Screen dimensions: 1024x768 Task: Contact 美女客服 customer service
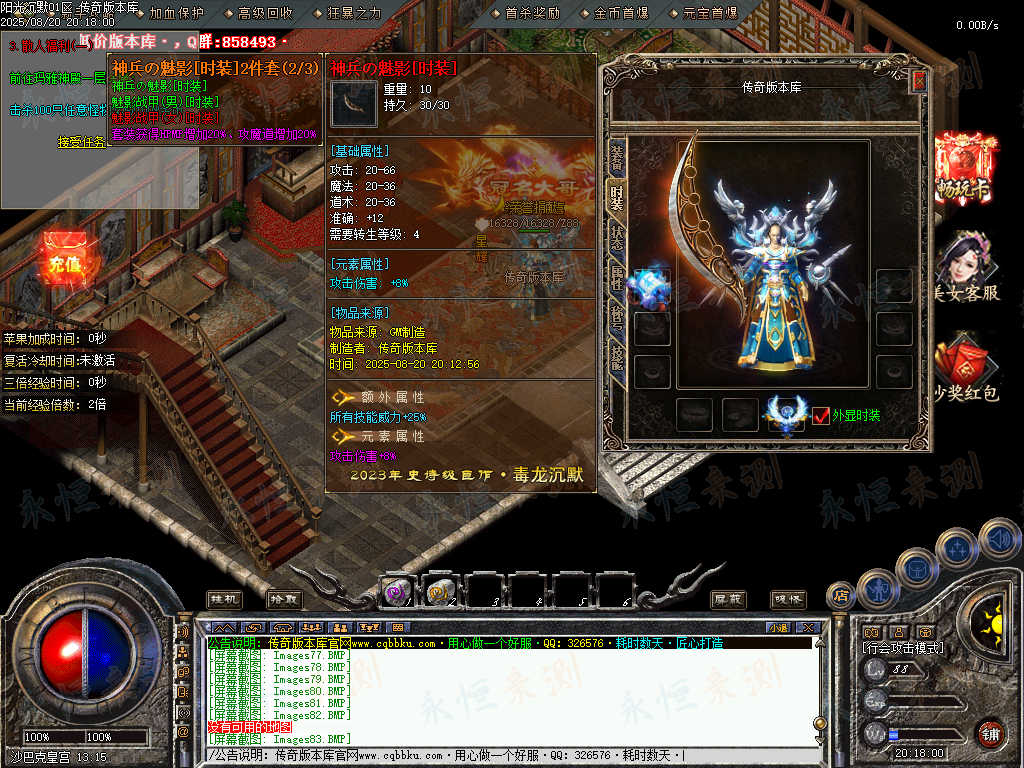tap(964, 267)
